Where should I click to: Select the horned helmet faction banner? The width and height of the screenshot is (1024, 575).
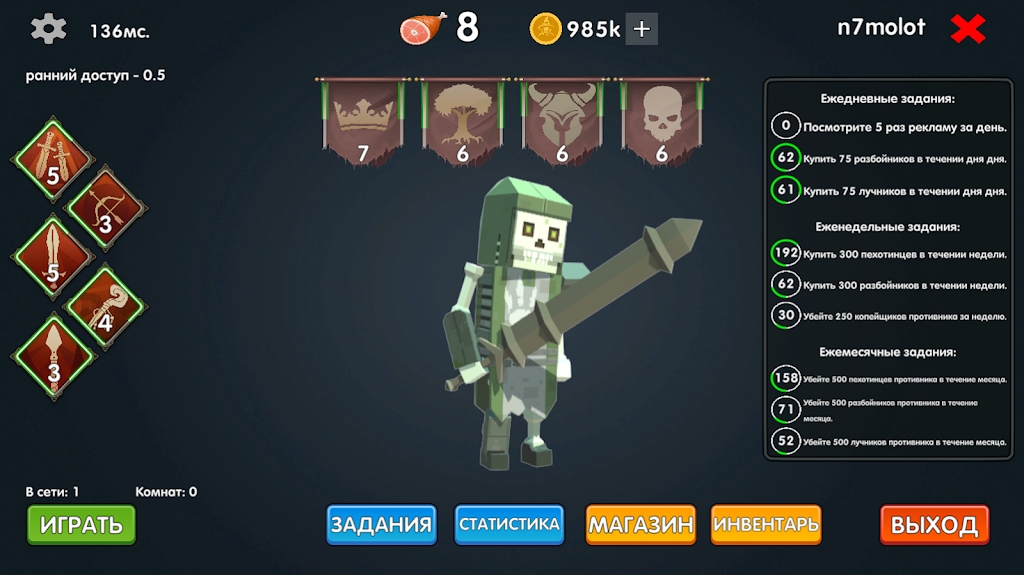pyautogui.click(x=562, y=120)
